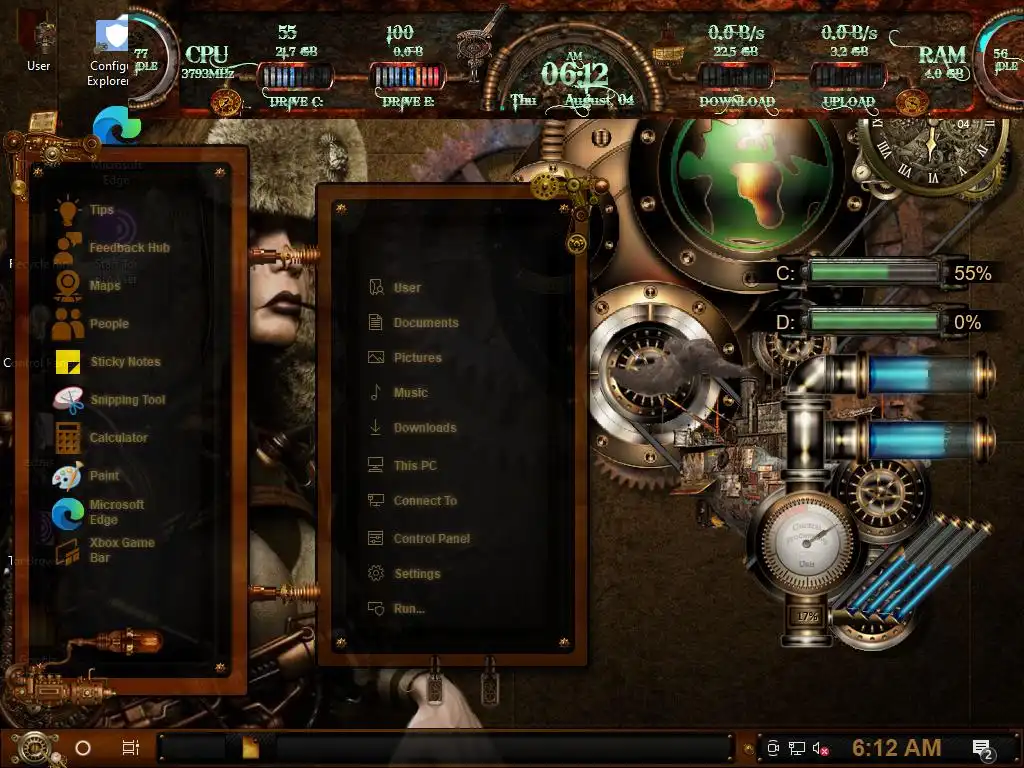Image resolution: width=1024 pixels, height=768 pixels.
Task: Open the notification center icon
Action: click(x=982, y=748)
